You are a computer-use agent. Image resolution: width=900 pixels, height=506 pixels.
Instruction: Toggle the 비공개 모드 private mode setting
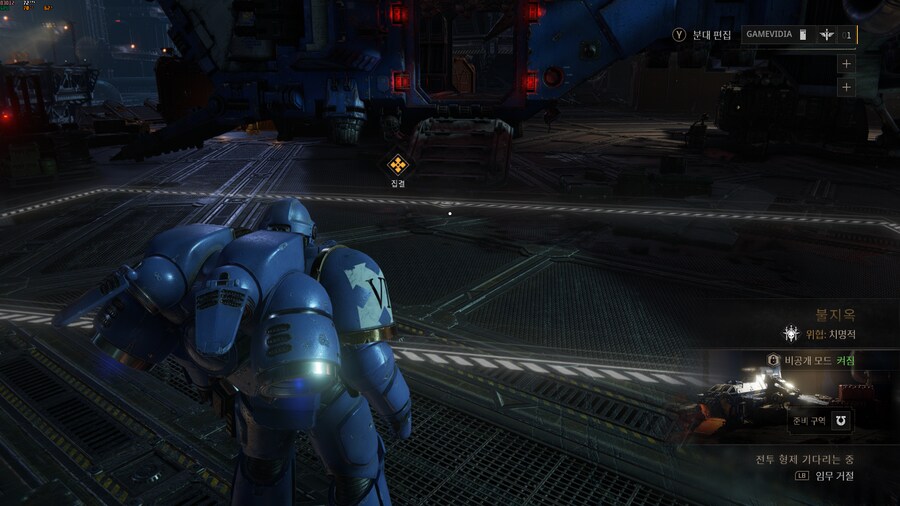click(811, 360)
